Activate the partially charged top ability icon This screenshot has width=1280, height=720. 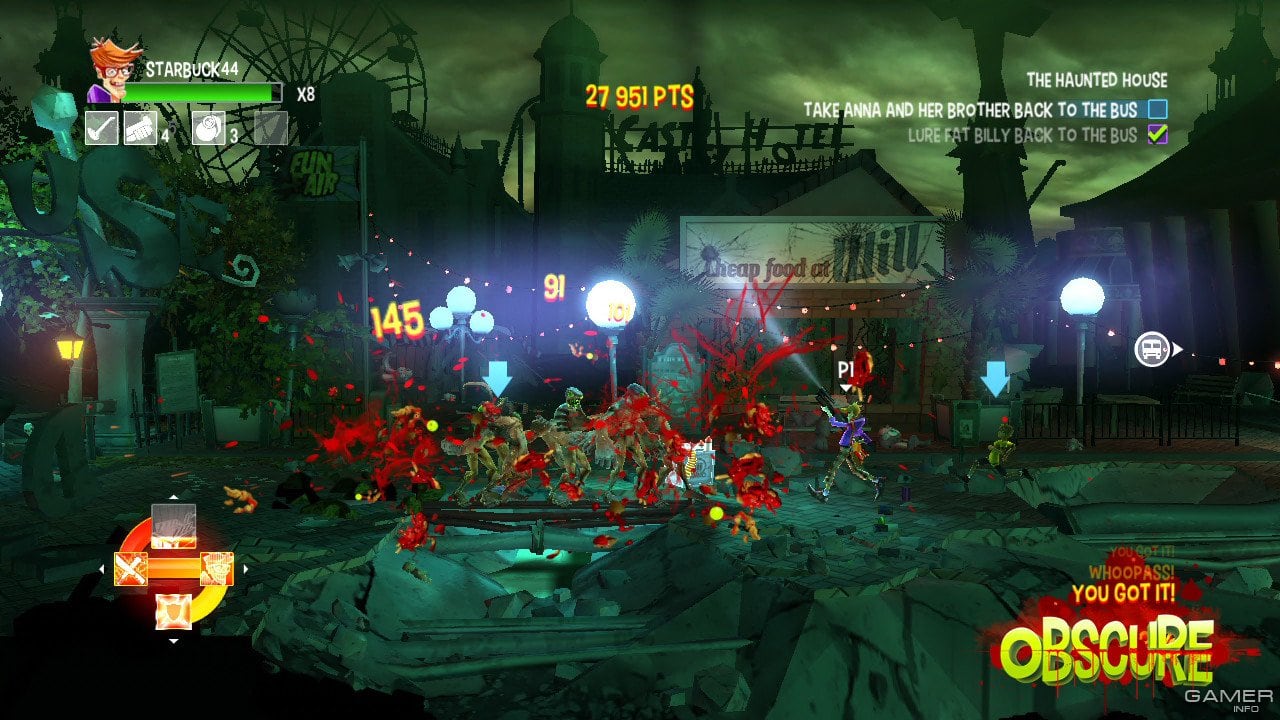click(173, 525)
